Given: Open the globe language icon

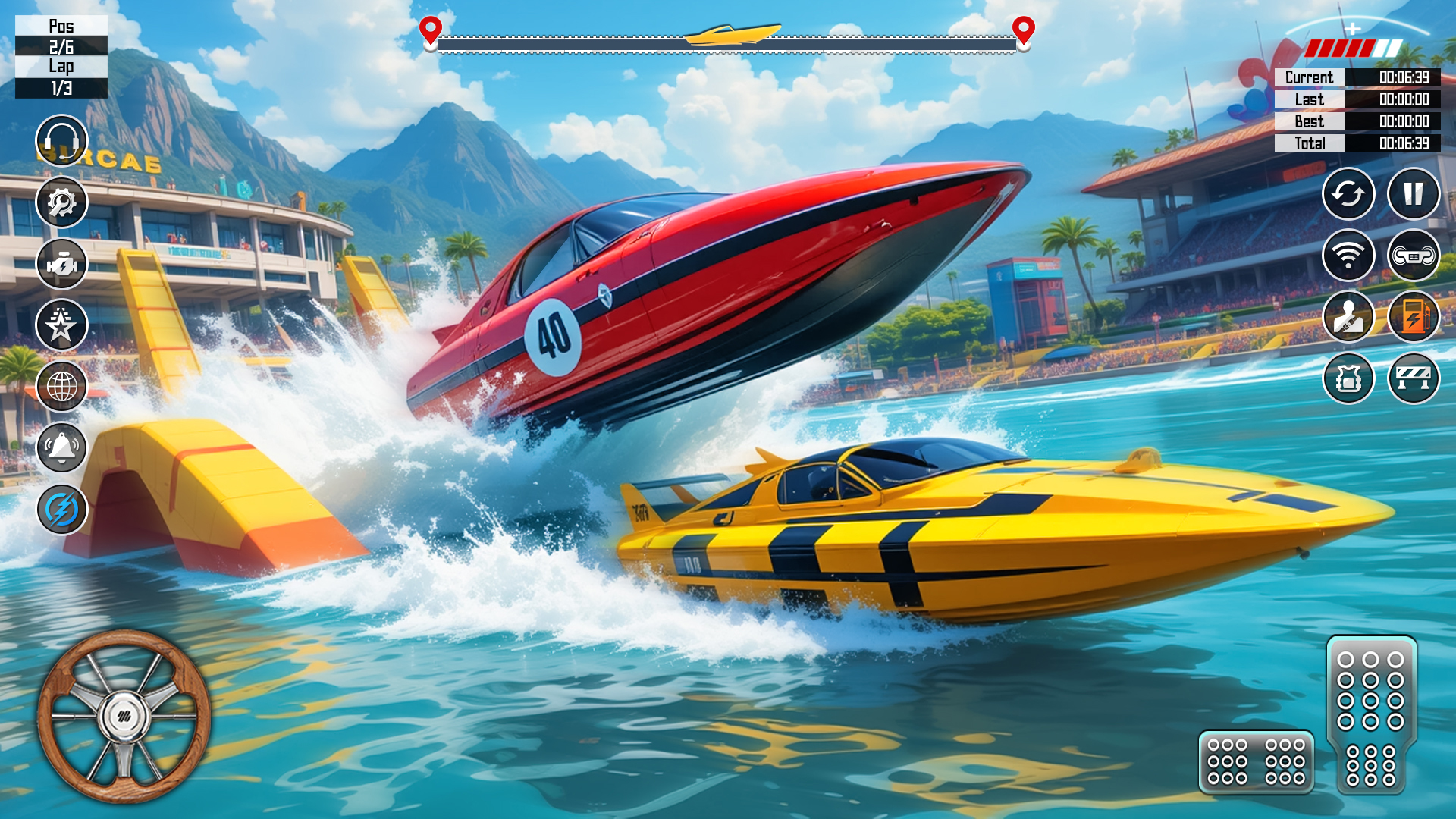Looking at the screenshot, I should (x=62, y=385).
